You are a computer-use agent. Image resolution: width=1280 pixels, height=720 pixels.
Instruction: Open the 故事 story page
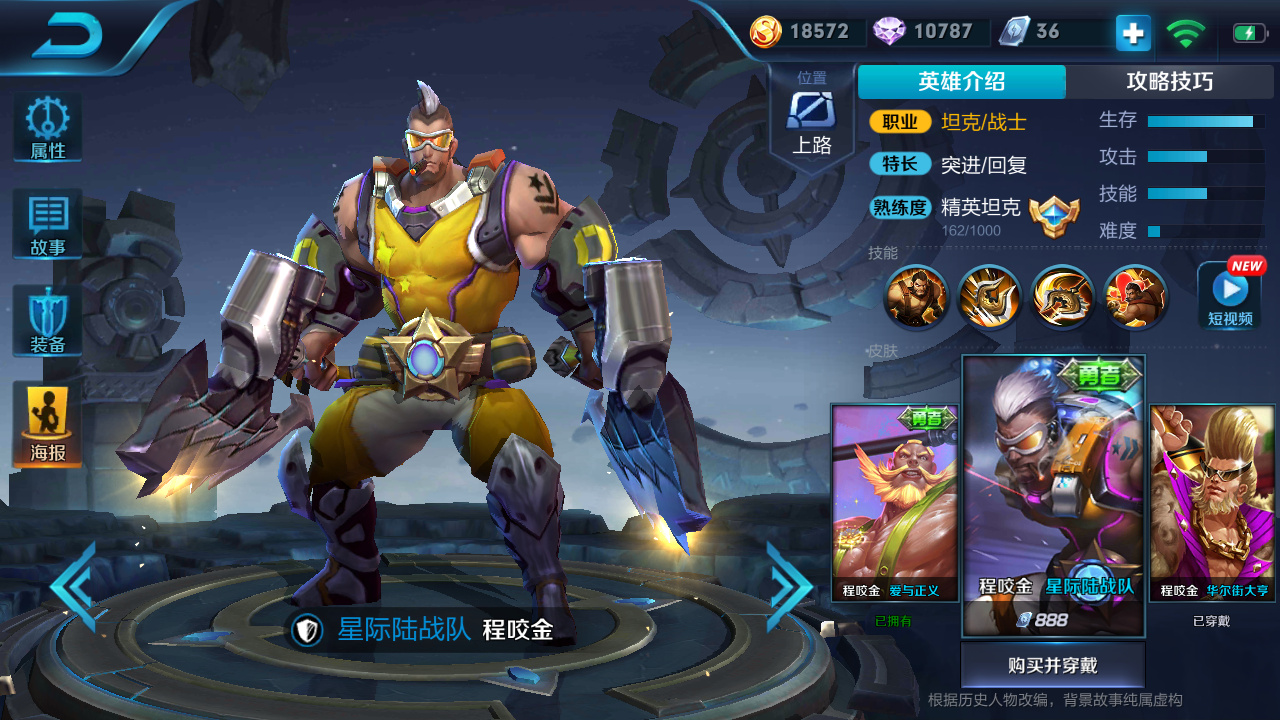(x=47, y=224)
